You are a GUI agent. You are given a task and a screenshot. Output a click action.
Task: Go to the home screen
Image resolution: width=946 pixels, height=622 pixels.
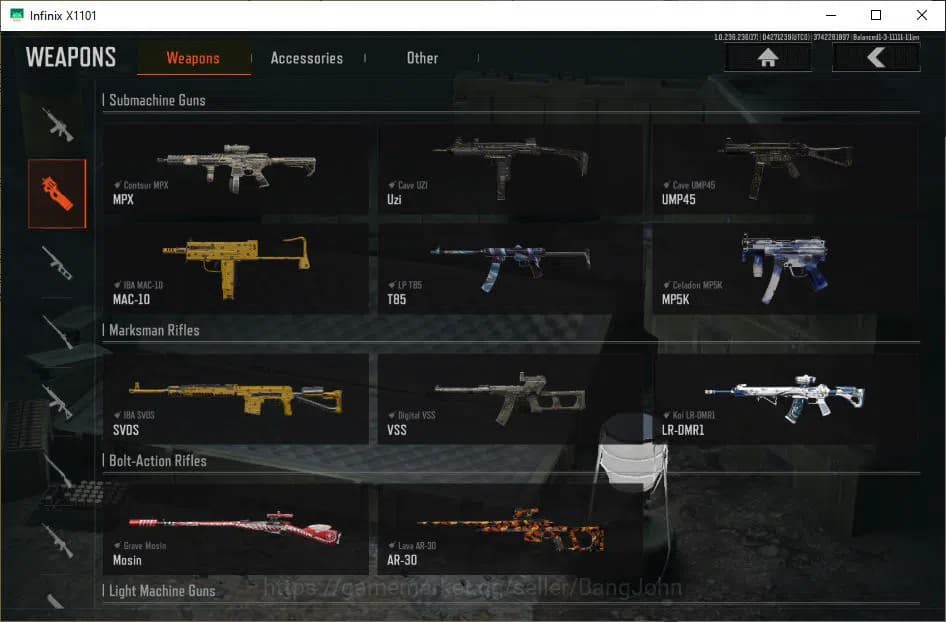point(768,58)
